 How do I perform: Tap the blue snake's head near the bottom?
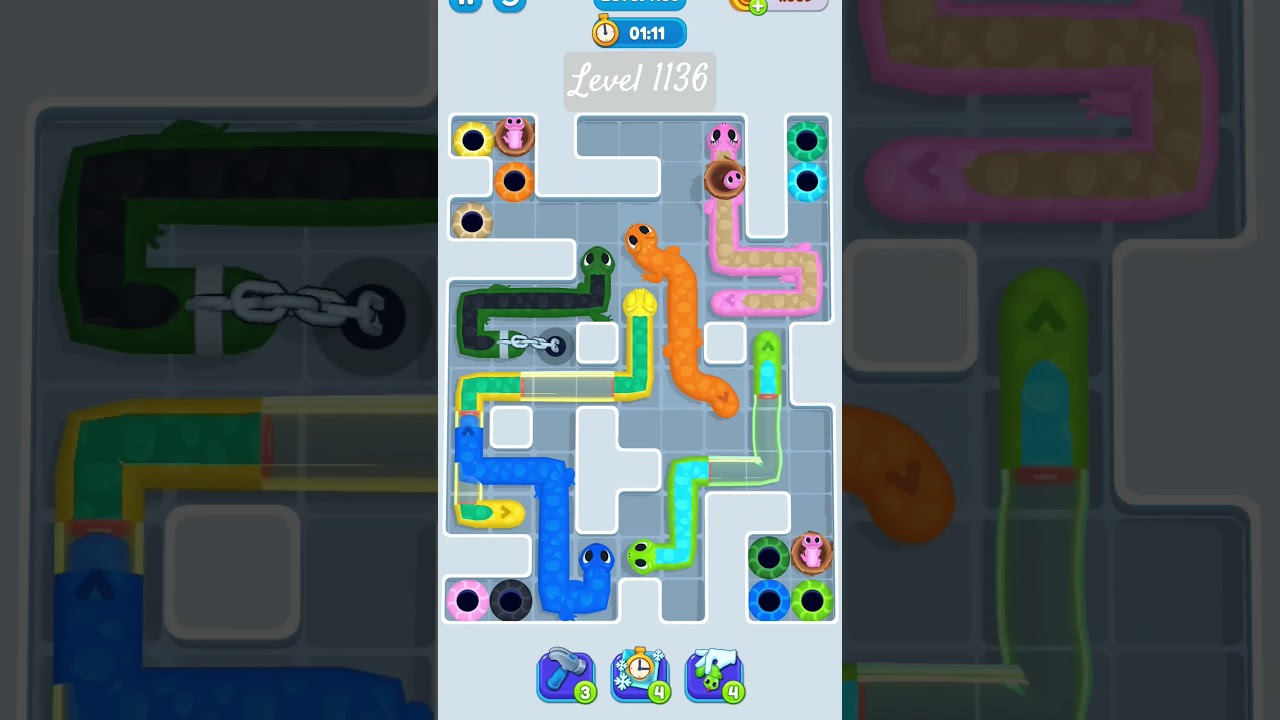click(x=594, y=558)
